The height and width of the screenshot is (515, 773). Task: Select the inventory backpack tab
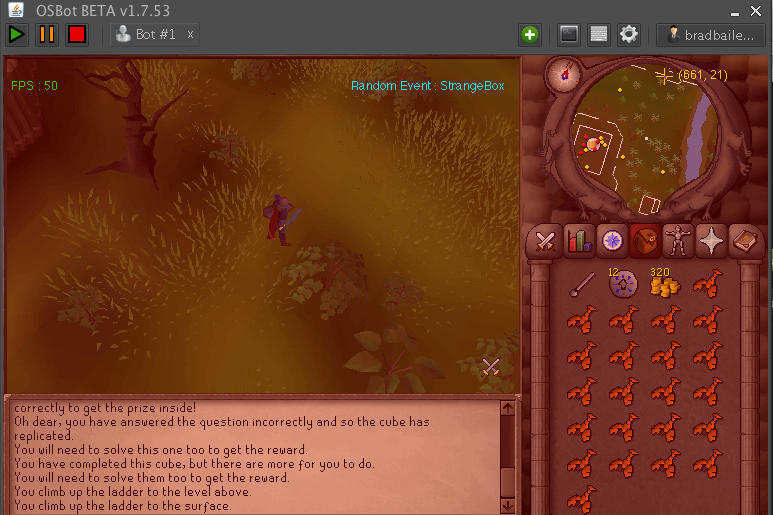(645, 241)
